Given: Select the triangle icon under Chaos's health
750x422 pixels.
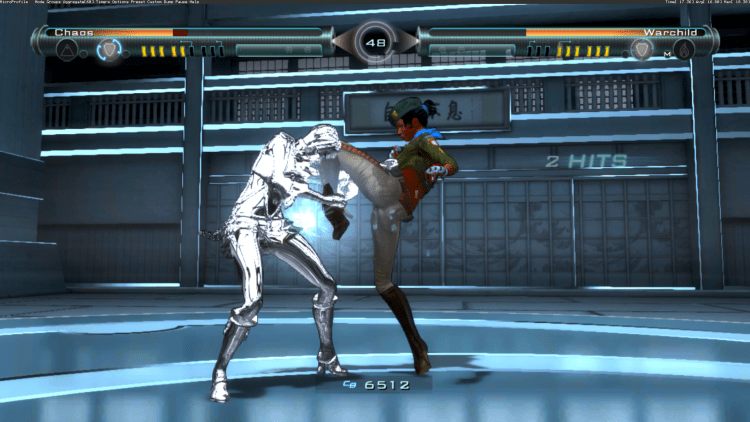Looking at the screenshot, I should 69,49.
